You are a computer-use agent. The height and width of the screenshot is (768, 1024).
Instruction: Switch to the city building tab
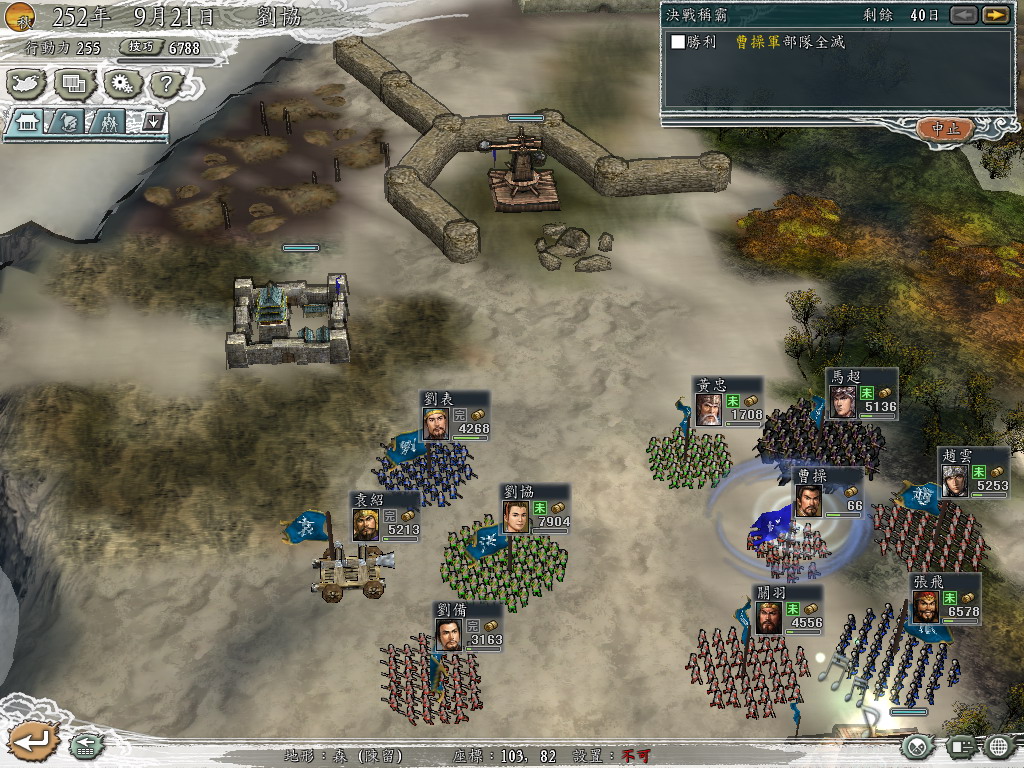coord(27,122)
